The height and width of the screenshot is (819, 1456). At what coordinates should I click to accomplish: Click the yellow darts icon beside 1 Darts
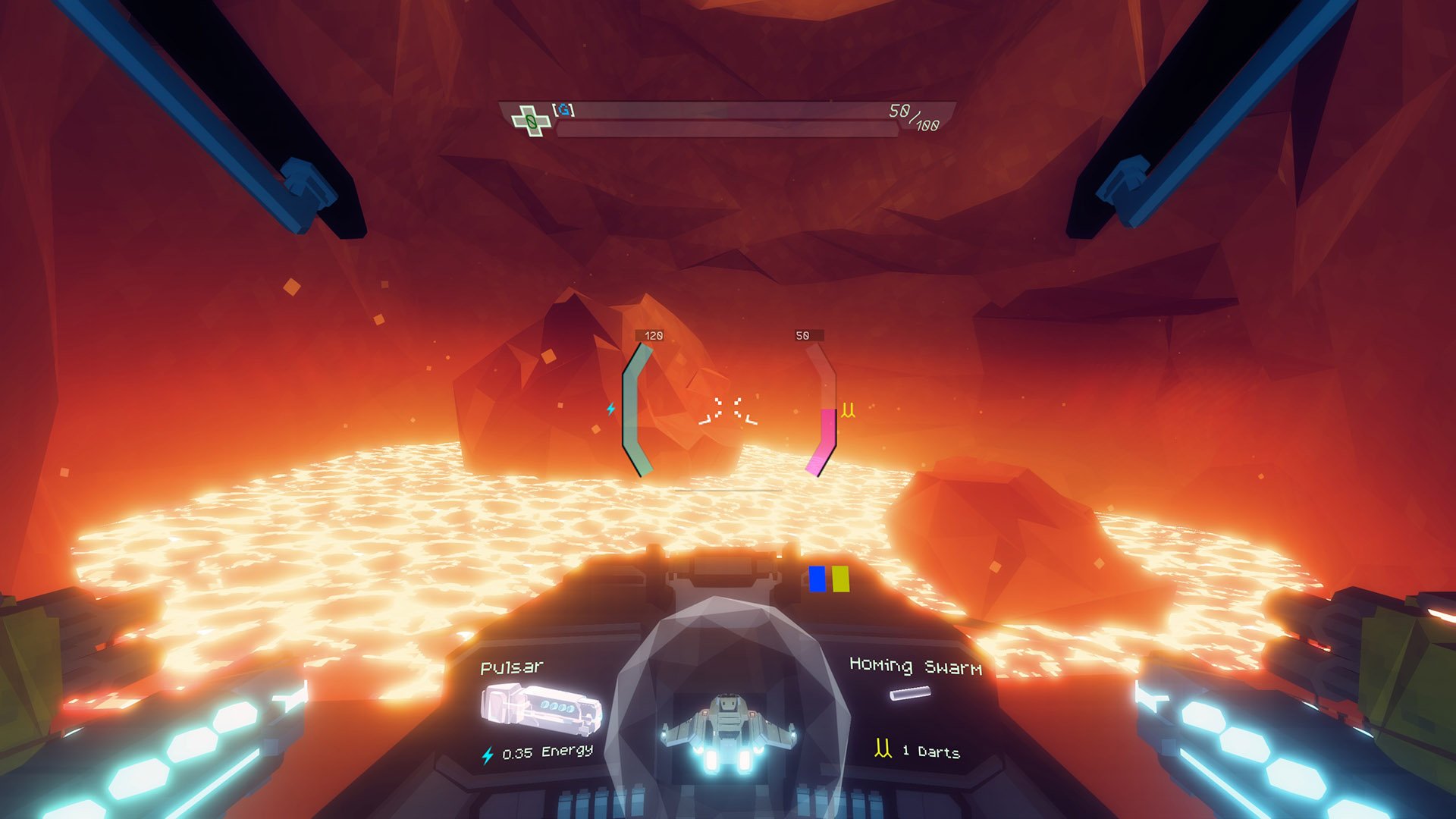881,750
